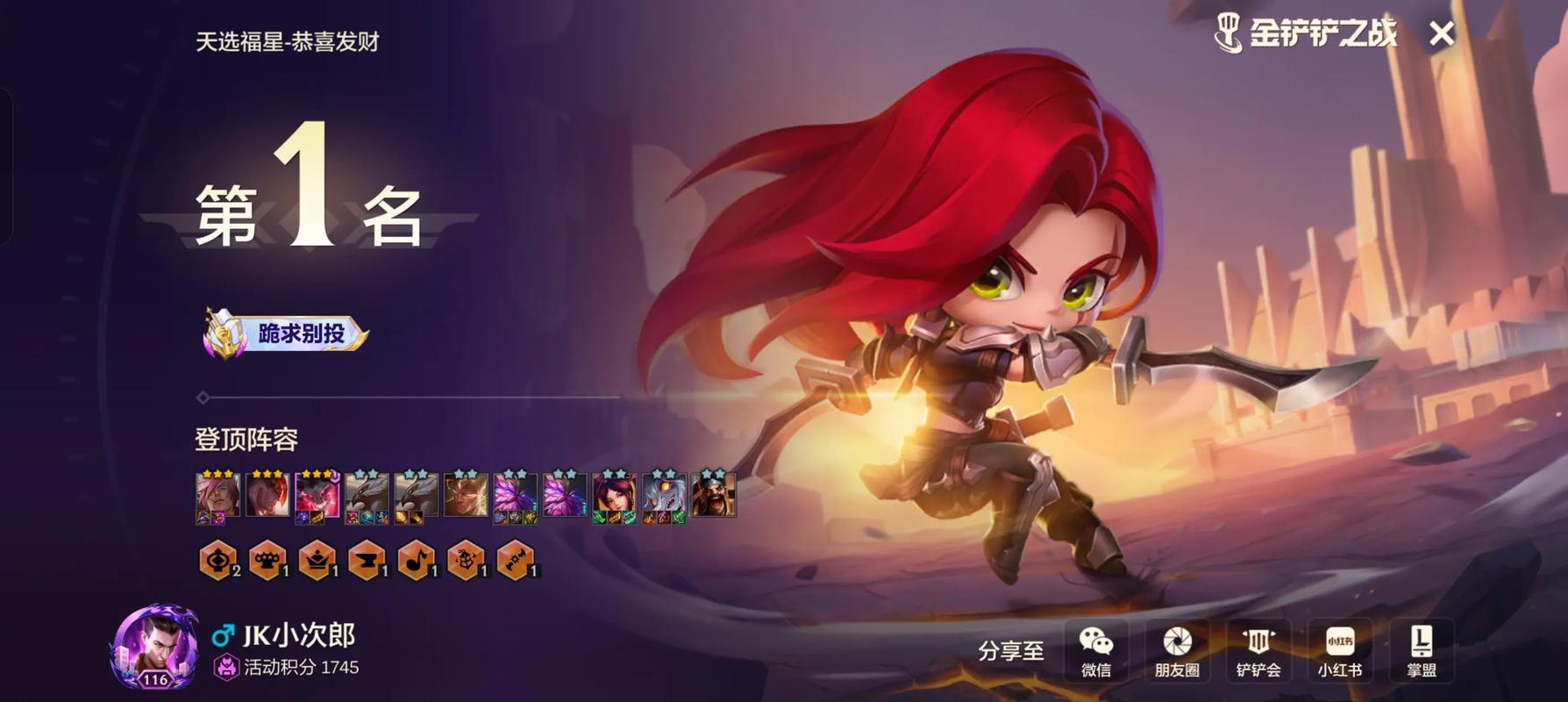This screenshot has width=1568, height=702.
Task: Select the dark-haired woman champion portrait
Action: point(614,496)
